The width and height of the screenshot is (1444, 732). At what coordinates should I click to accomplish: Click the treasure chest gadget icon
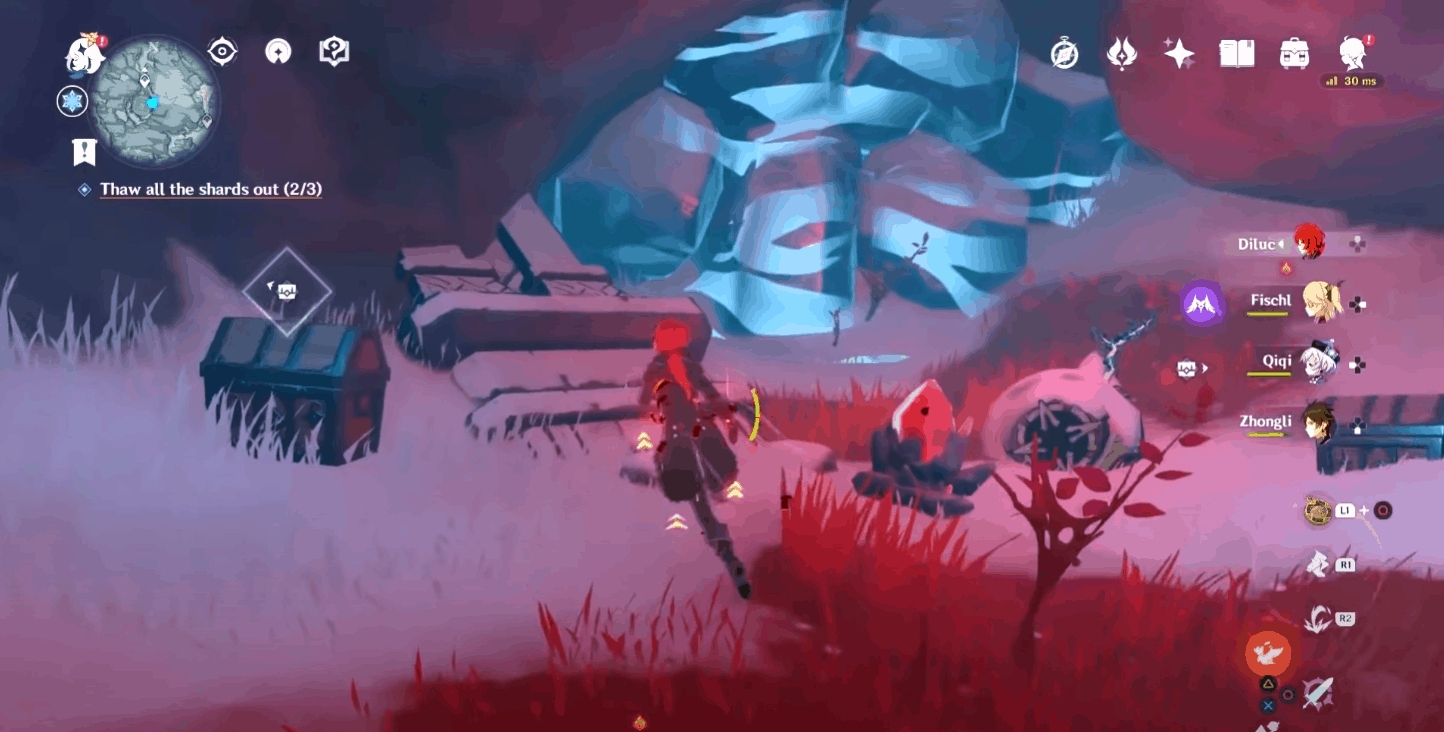click(x=1186, y=369)
